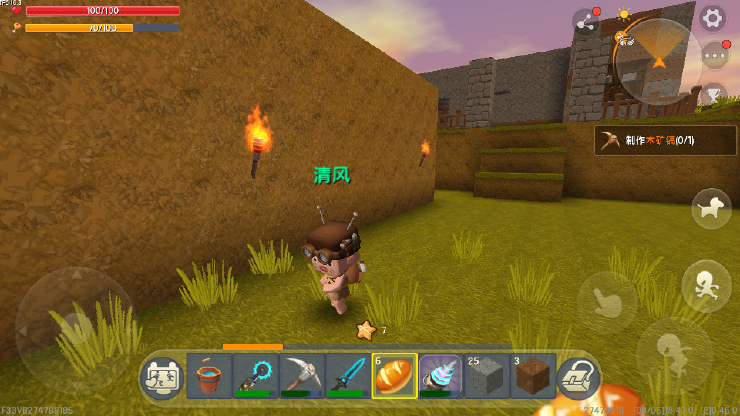Open the wooden pickaxe crafting quest tracker
This screenshot has height=416, width=740.
665,141
